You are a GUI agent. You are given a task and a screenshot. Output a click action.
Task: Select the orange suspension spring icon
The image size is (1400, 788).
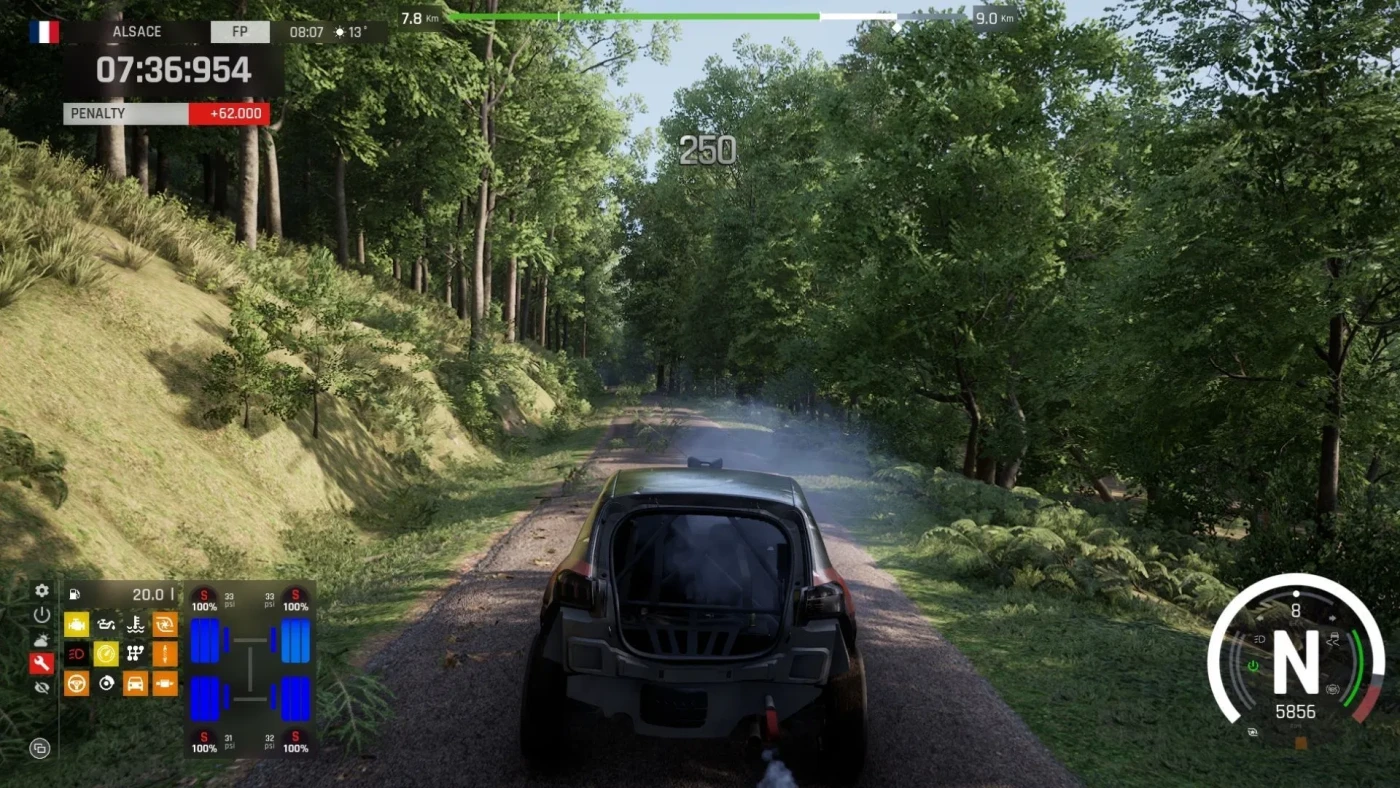tap(165, 654)
